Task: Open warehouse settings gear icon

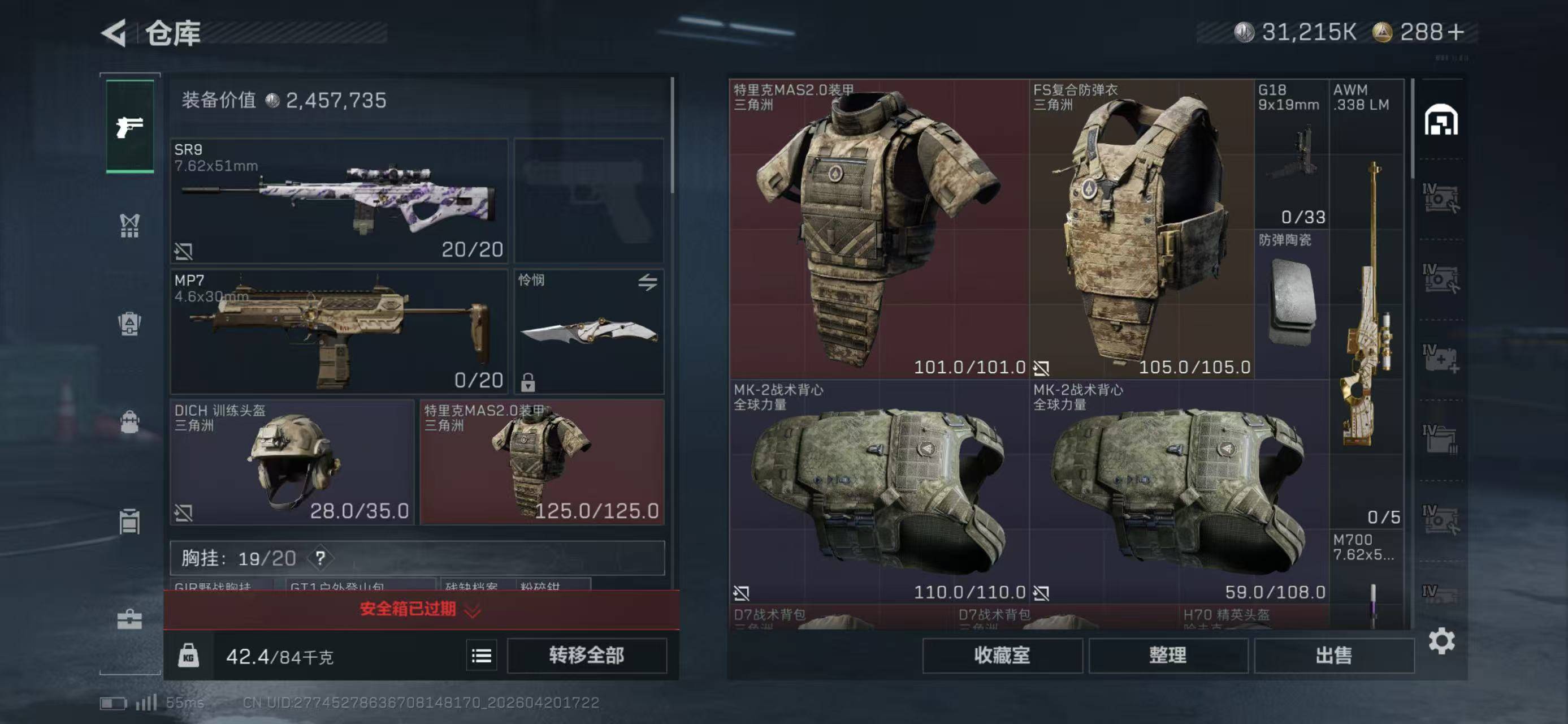Action: pyautogui.click(x=1441, y=641)
